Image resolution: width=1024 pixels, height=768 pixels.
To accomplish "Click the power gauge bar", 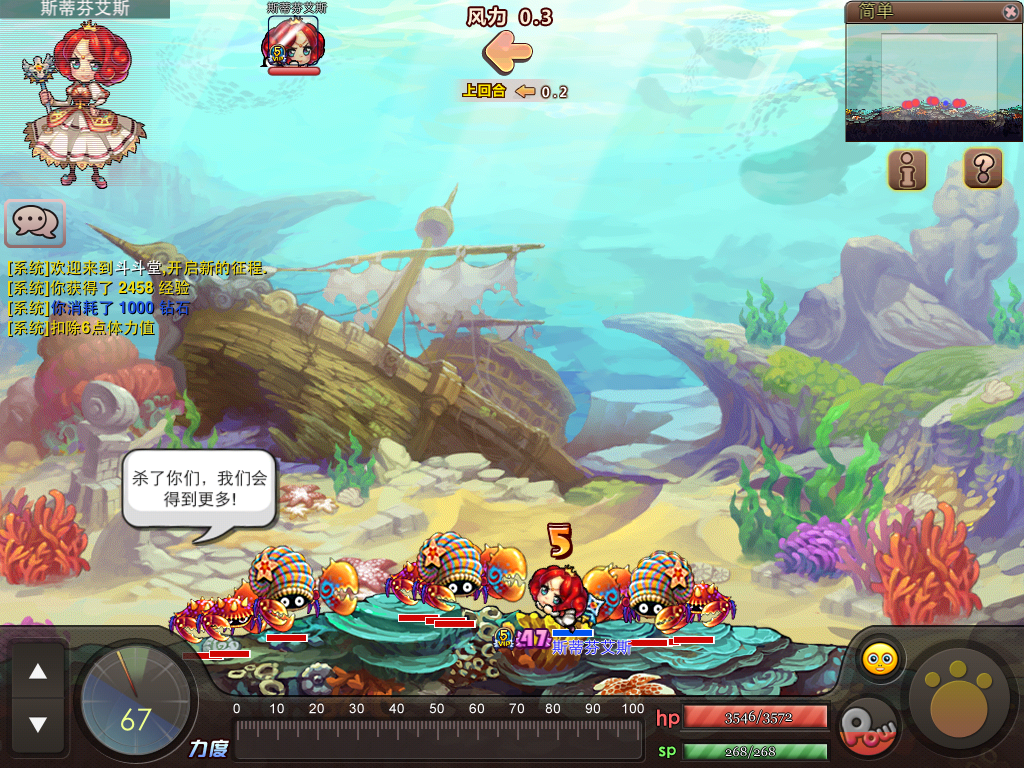I will (438, 739).
